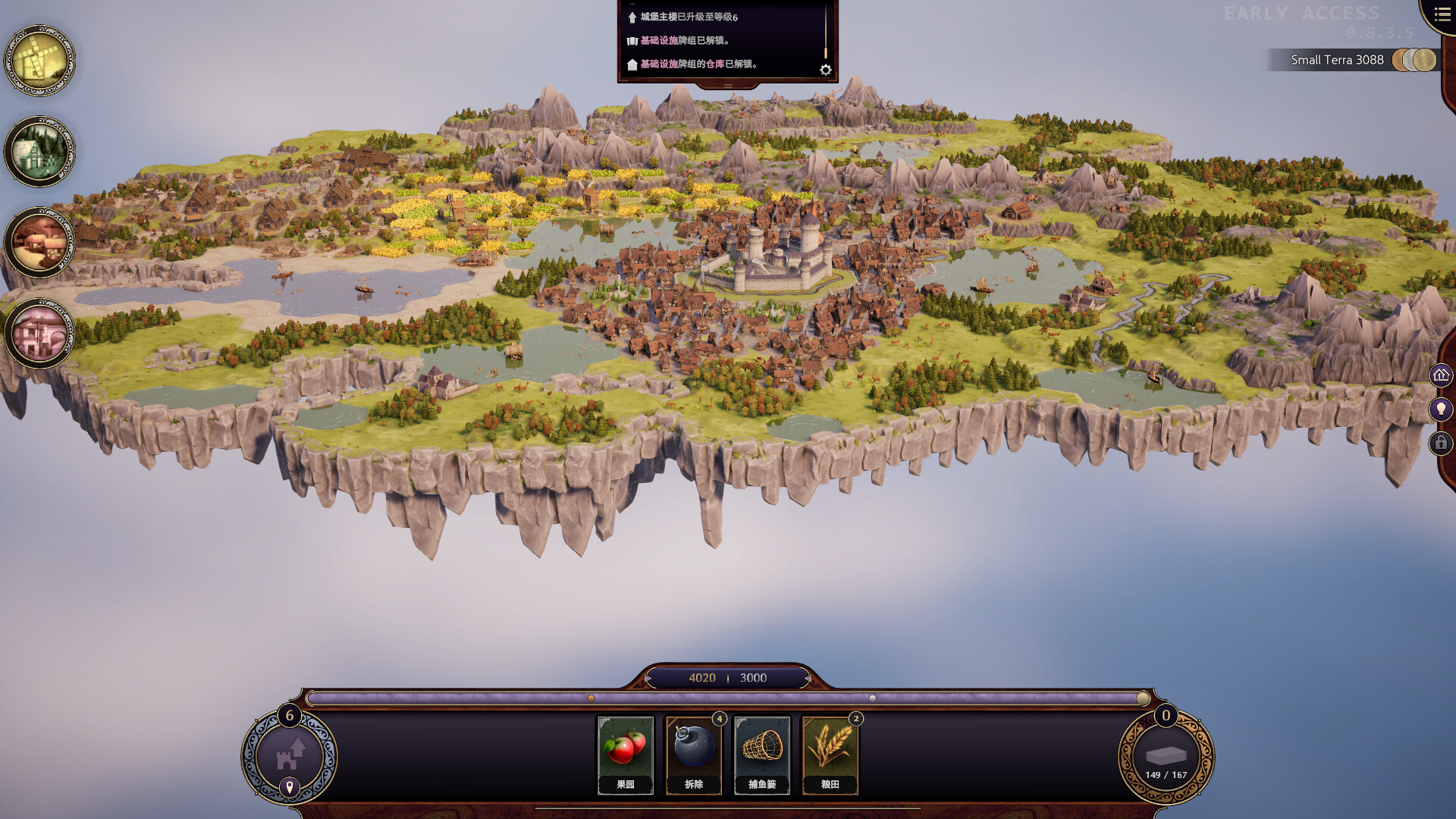Image resolution: width=1456 pixels, height=819 pixels.
Task: Open the green forest cabin deck
Action: coord(39,152)
